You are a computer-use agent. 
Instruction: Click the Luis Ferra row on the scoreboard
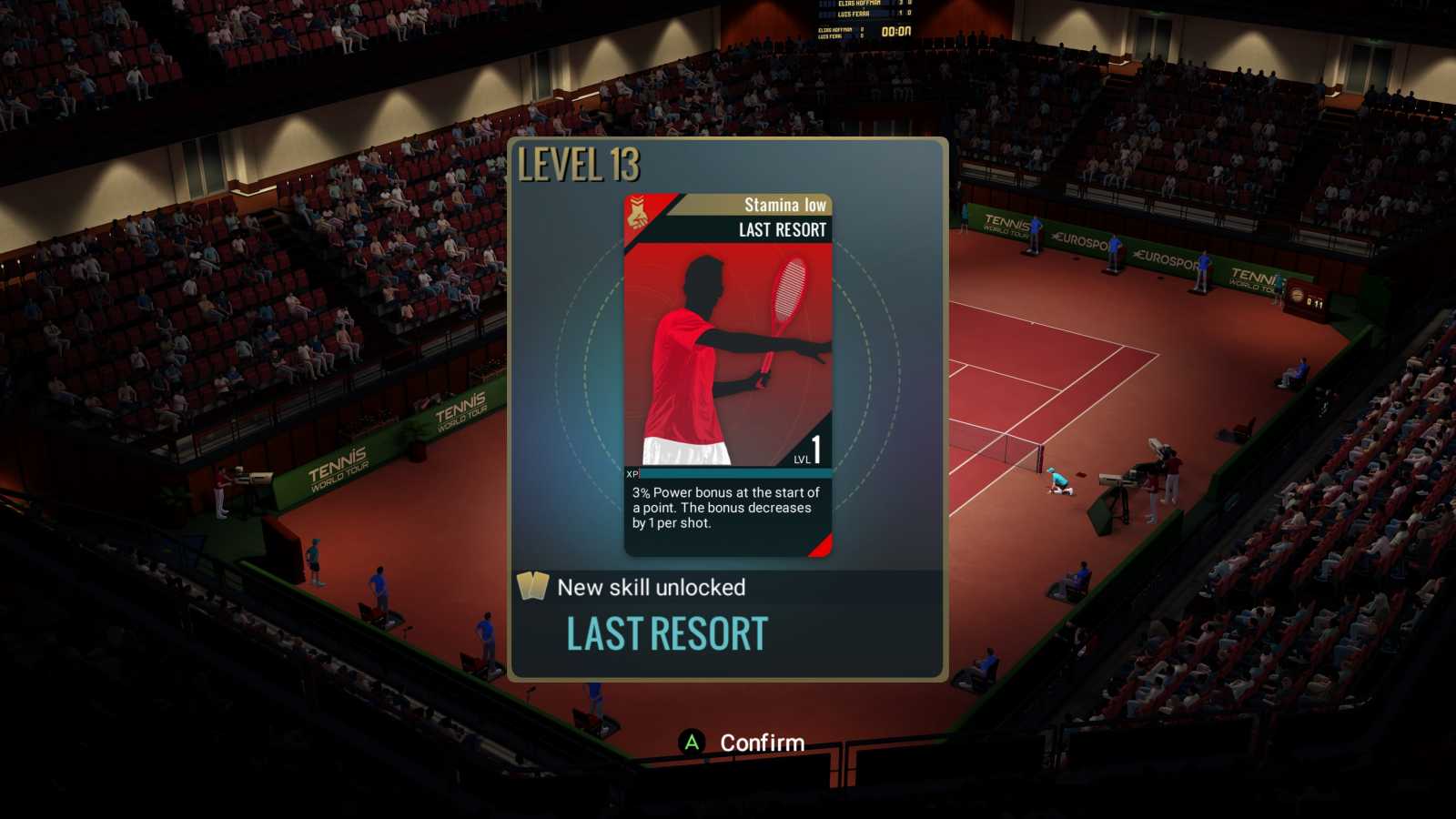pyautogui.click(x=854, y=14)
